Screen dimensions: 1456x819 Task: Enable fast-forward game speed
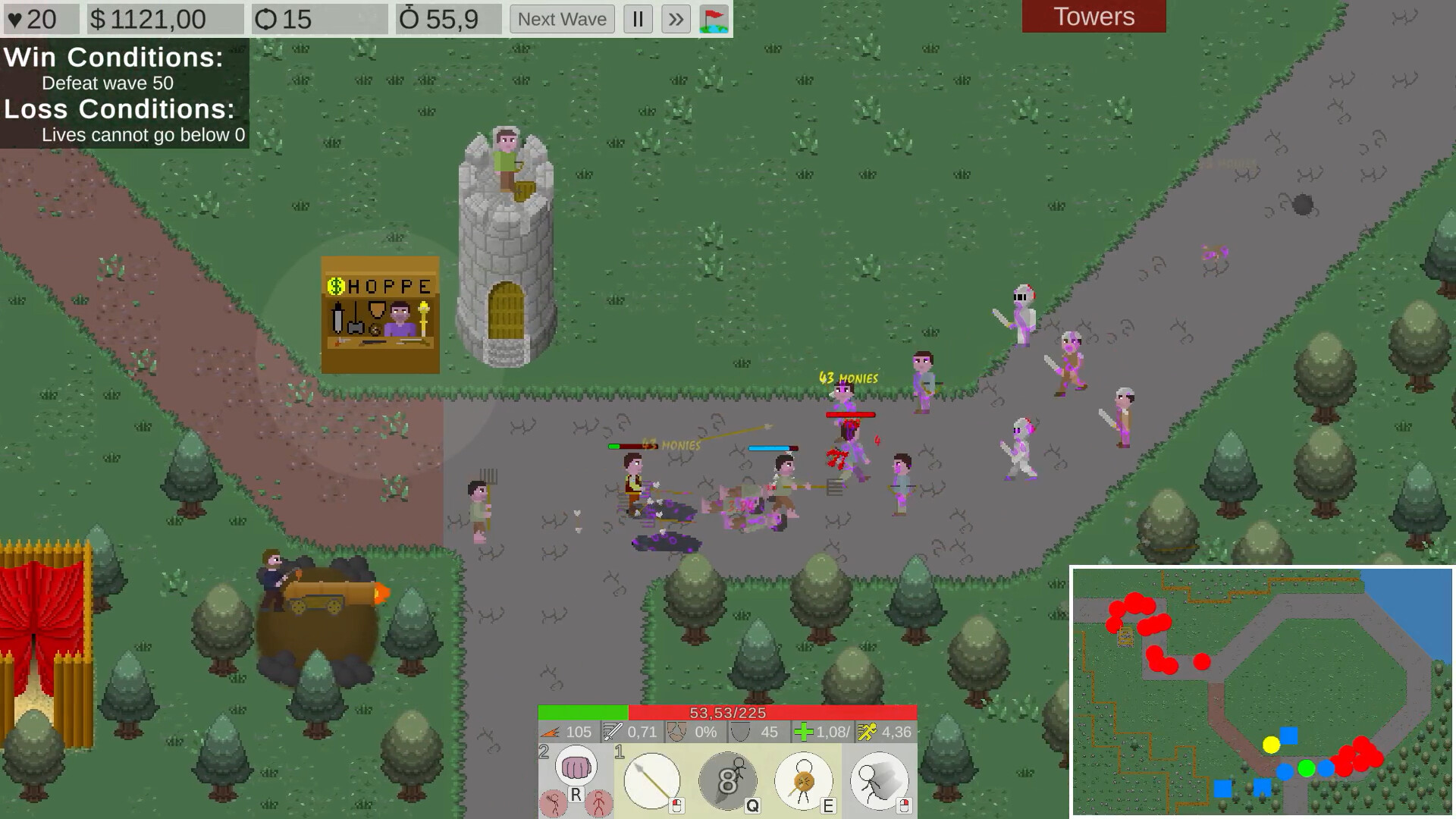click(676, 19)
